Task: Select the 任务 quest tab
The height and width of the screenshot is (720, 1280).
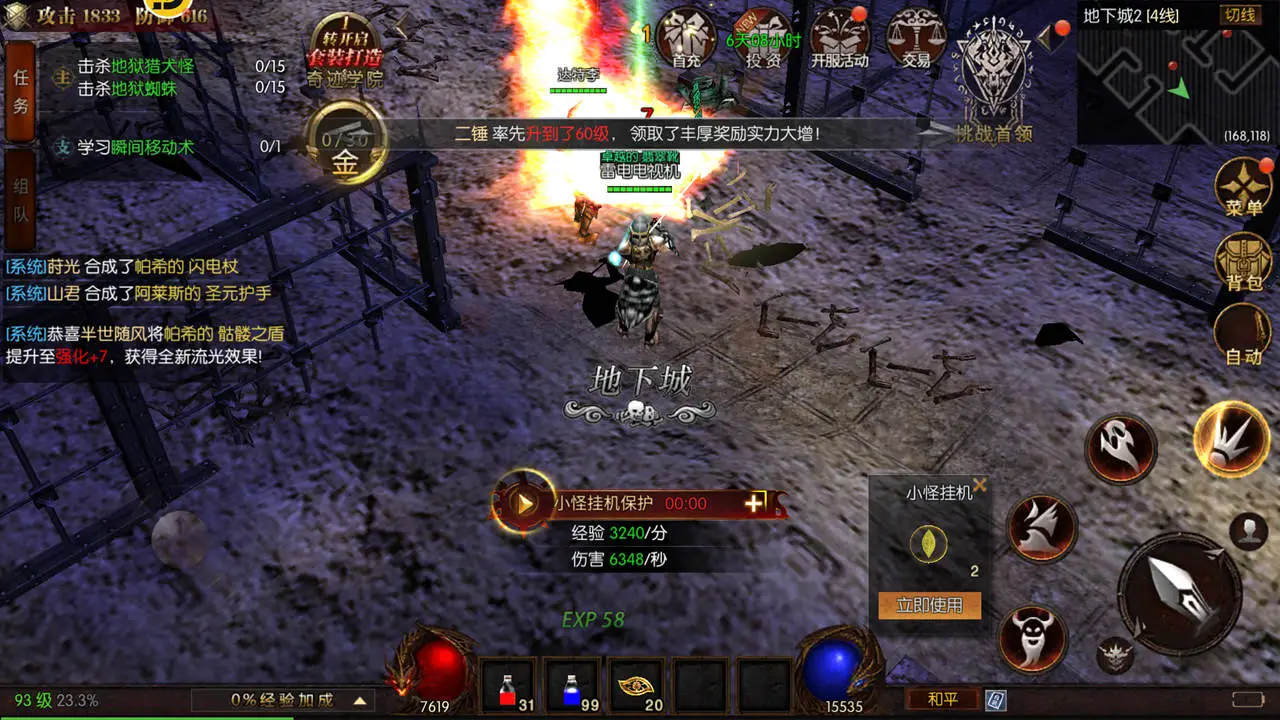Action: (x=21, y=92)
